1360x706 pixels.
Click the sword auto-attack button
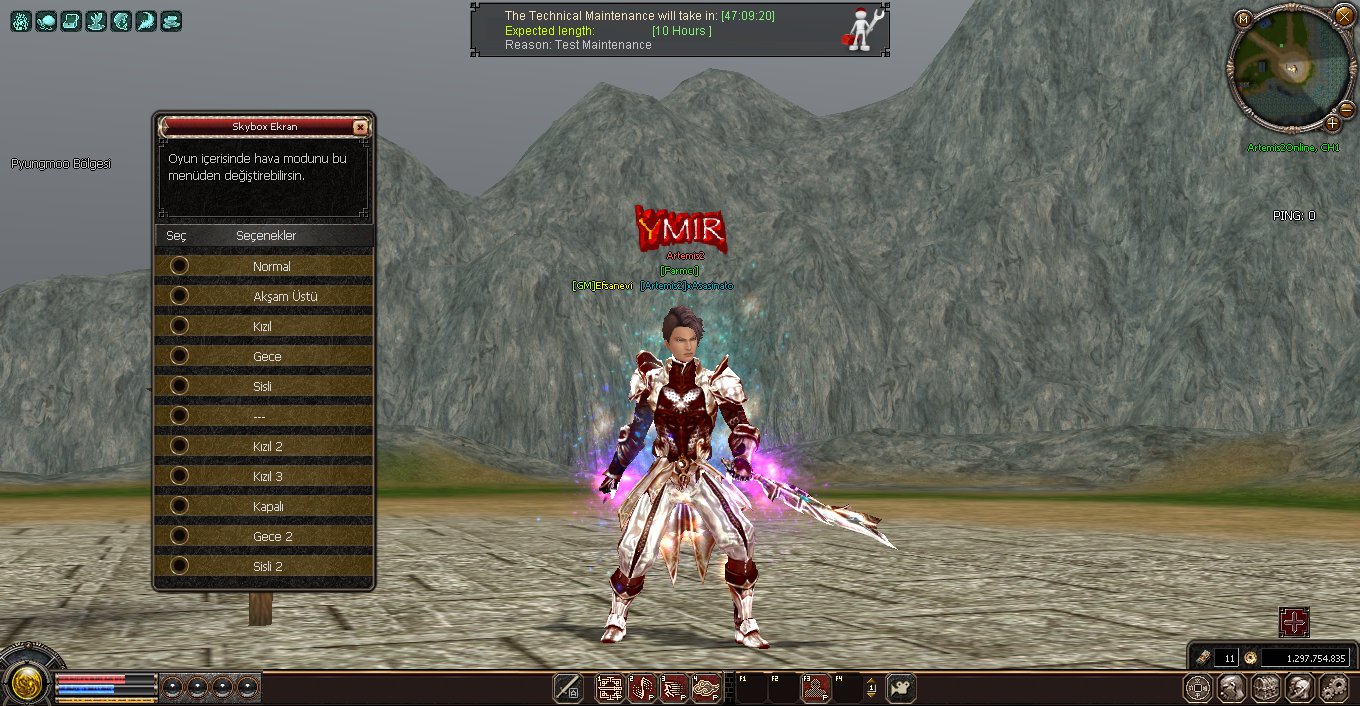(569, 688)
